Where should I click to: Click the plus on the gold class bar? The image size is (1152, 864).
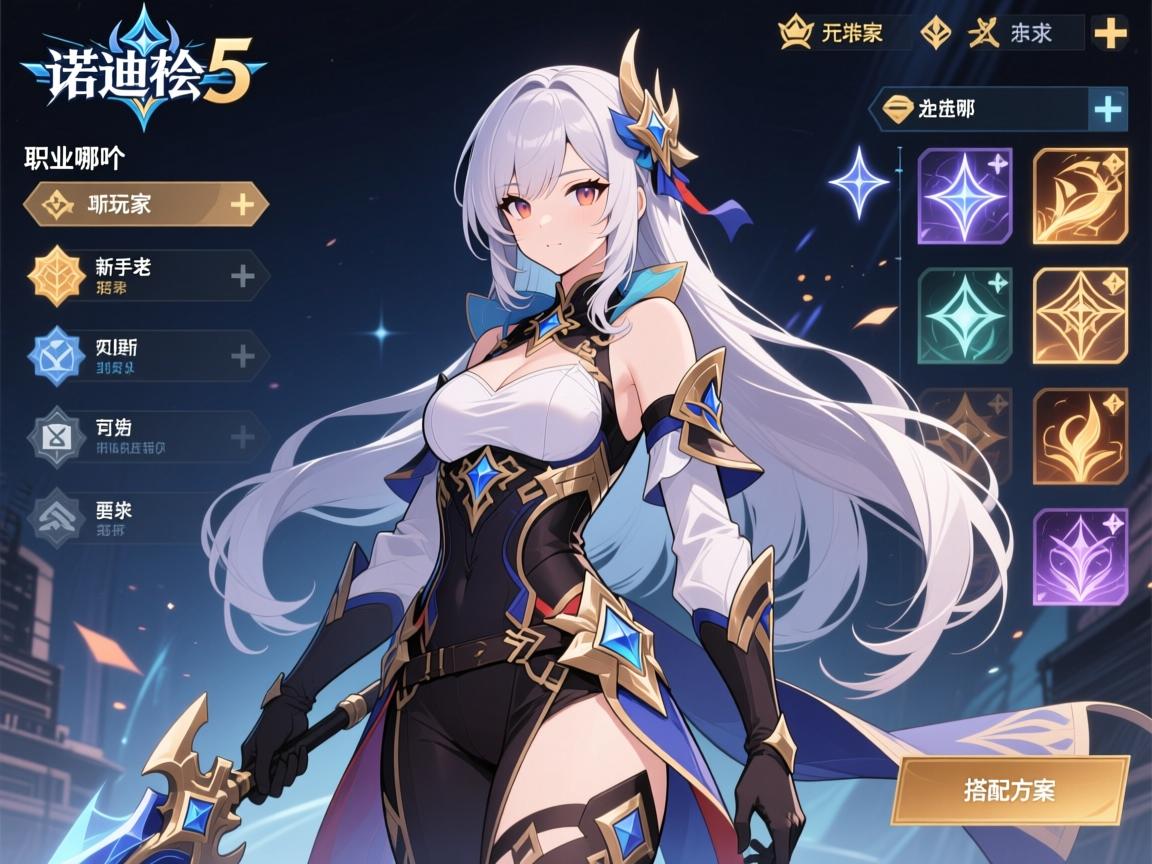point(242,204)
